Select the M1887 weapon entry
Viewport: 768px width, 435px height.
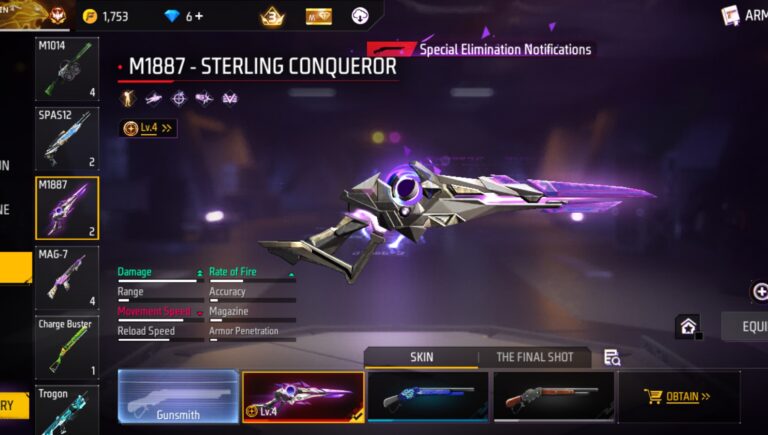[67, 208]
